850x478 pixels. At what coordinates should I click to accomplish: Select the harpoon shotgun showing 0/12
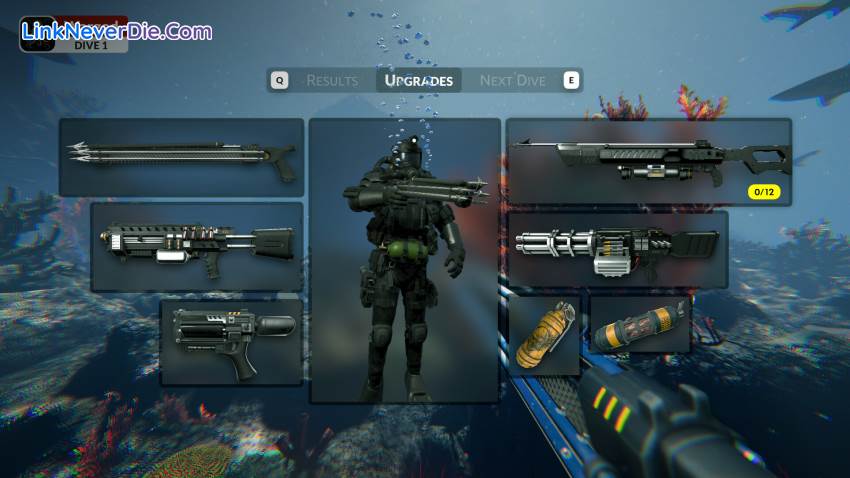[648, 162]
